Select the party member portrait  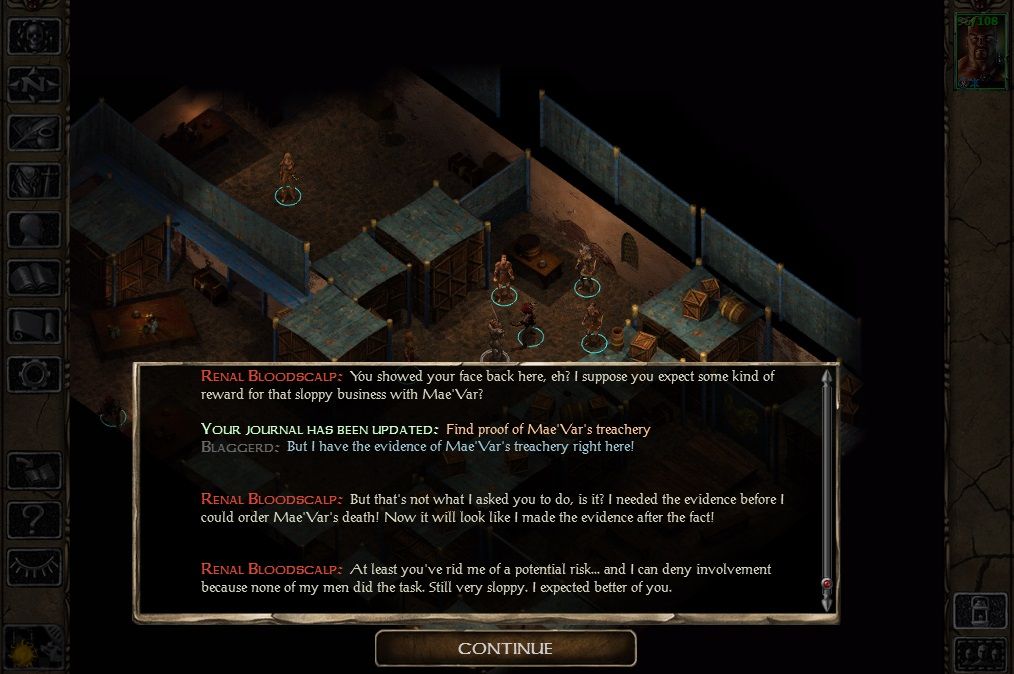(980, 52)
